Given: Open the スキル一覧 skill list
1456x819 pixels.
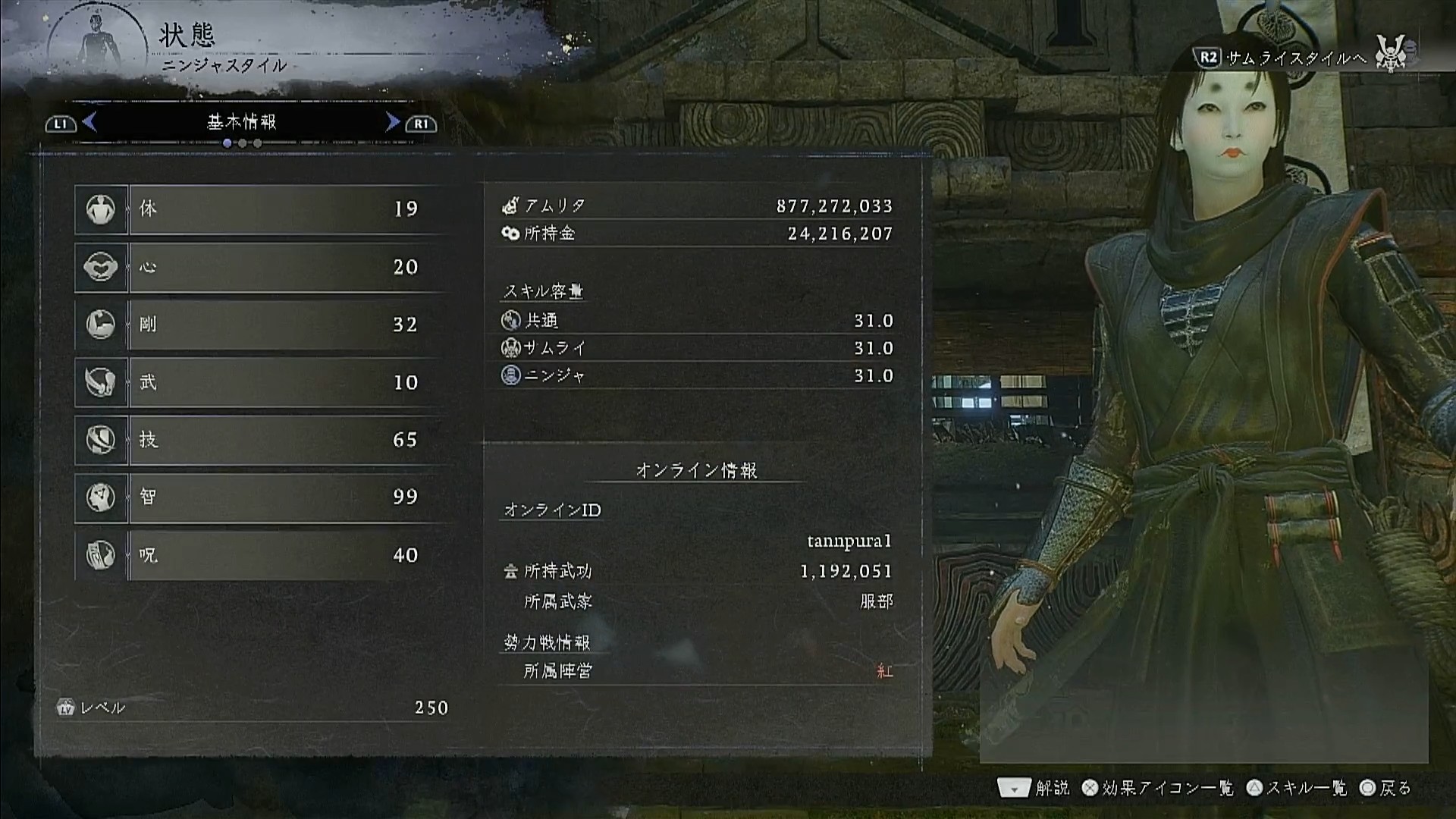Looking at the screenshot, I should (1297, 789).
